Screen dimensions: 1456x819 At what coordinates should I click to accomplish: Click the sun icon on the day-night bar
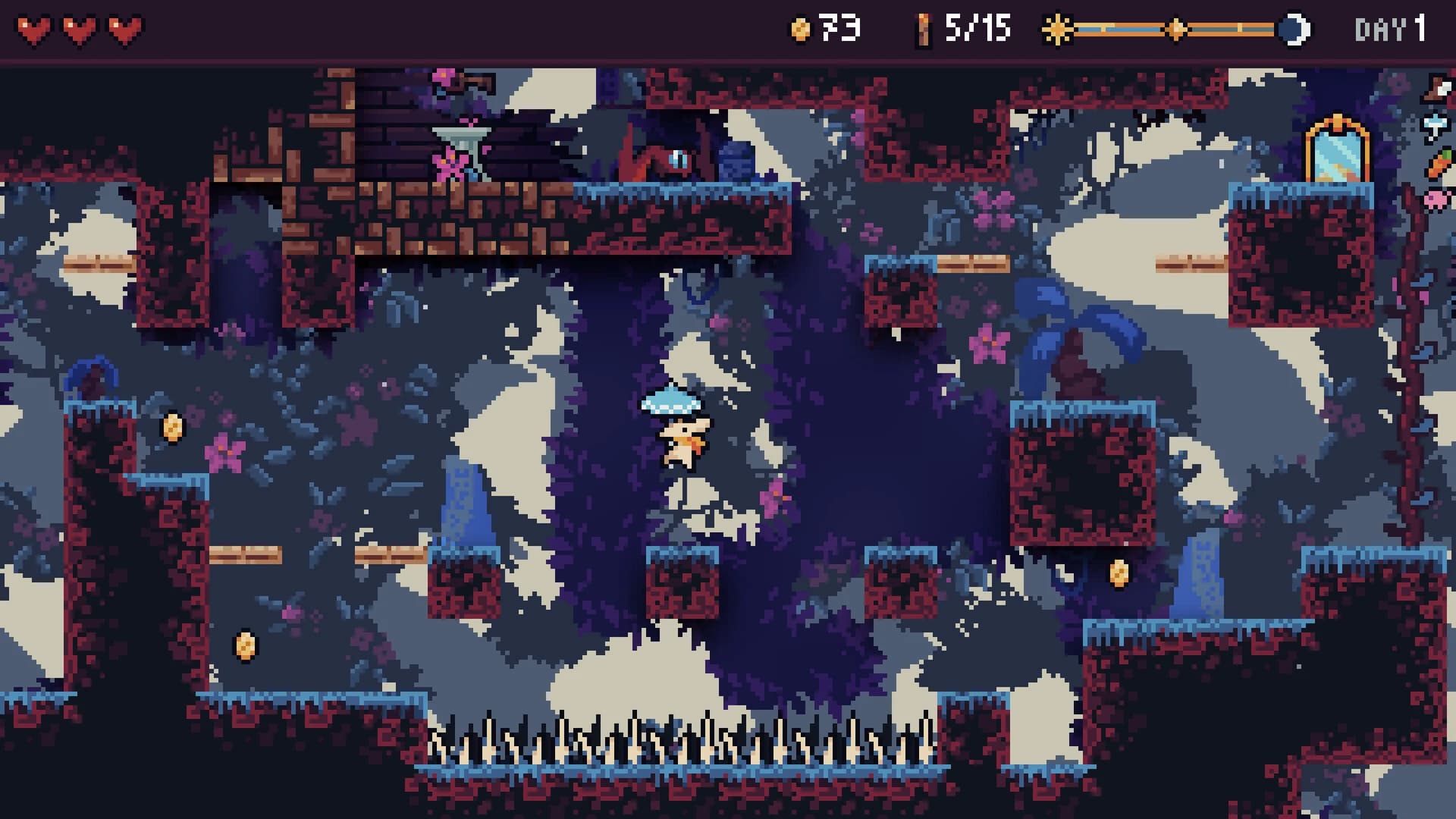tap(1057, 29)
